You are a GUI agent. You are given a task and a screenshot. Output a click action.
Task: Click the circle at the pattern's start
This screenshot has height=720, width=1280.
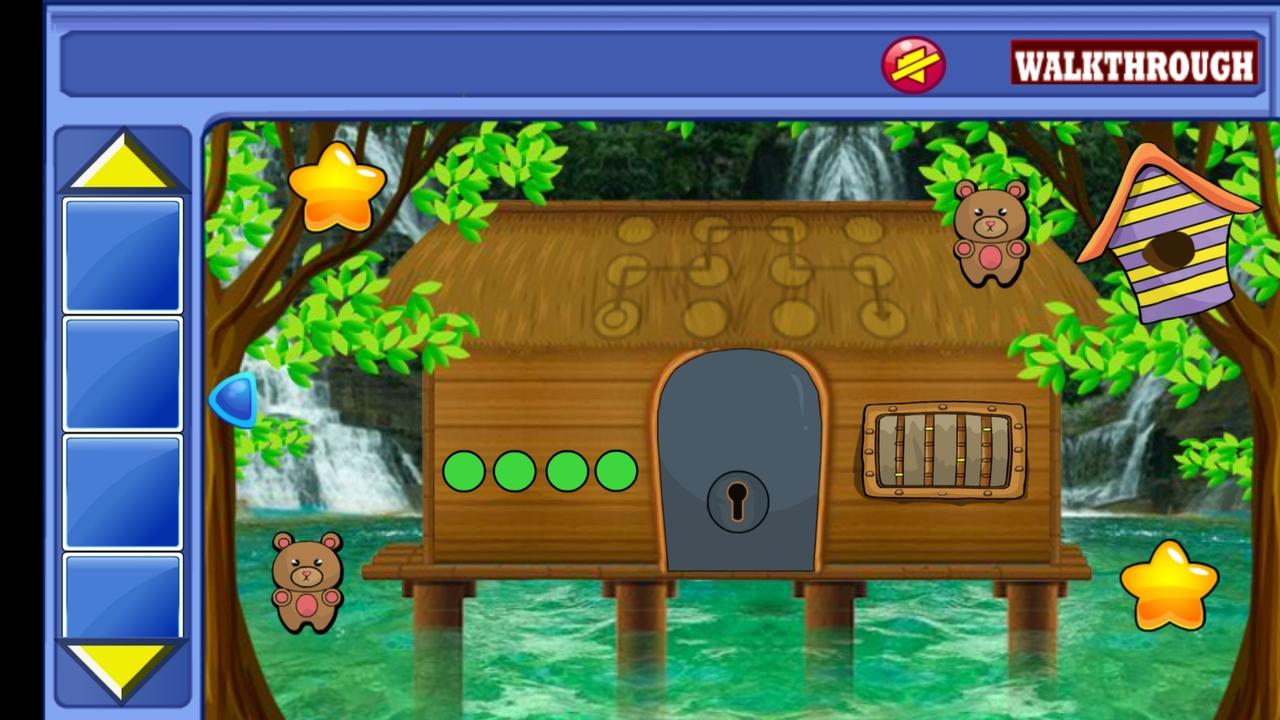click(615, 318)
